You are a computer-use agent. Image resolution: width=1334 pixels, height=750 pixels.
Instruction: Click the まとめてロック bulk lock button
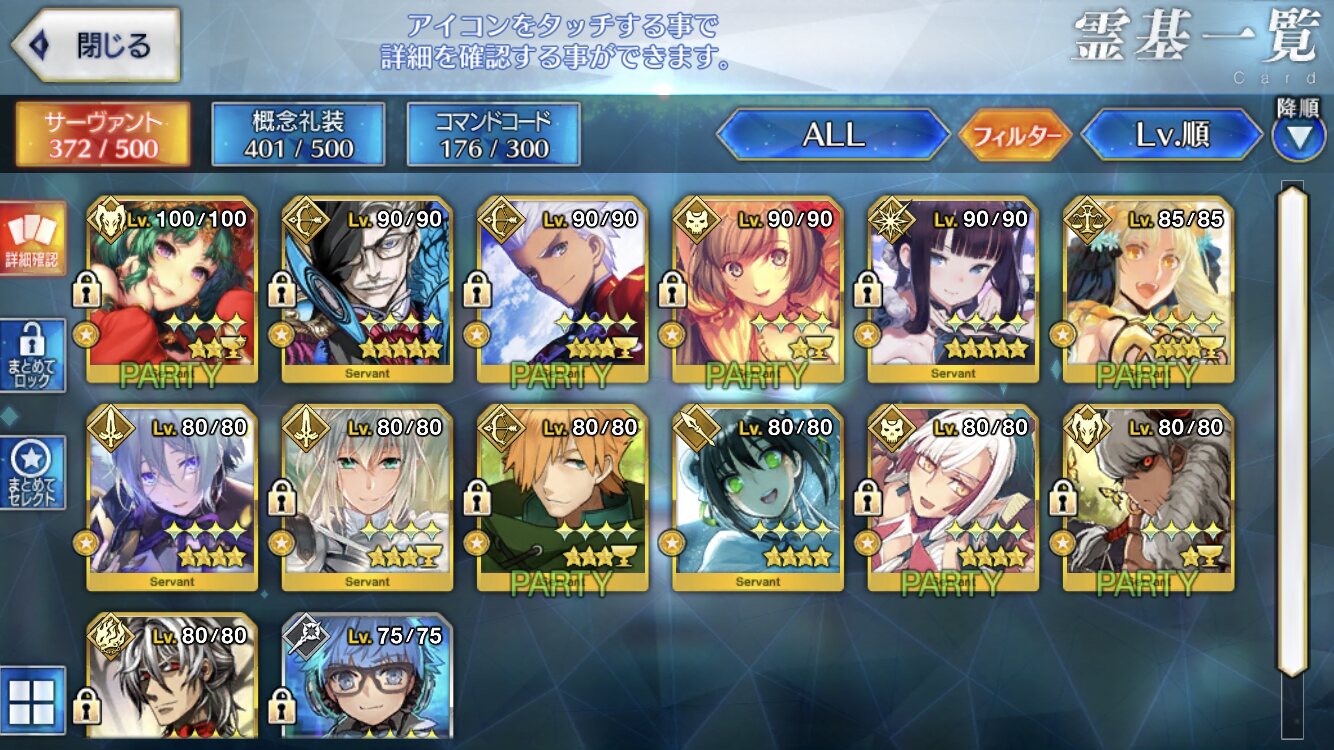coord(32,355)
